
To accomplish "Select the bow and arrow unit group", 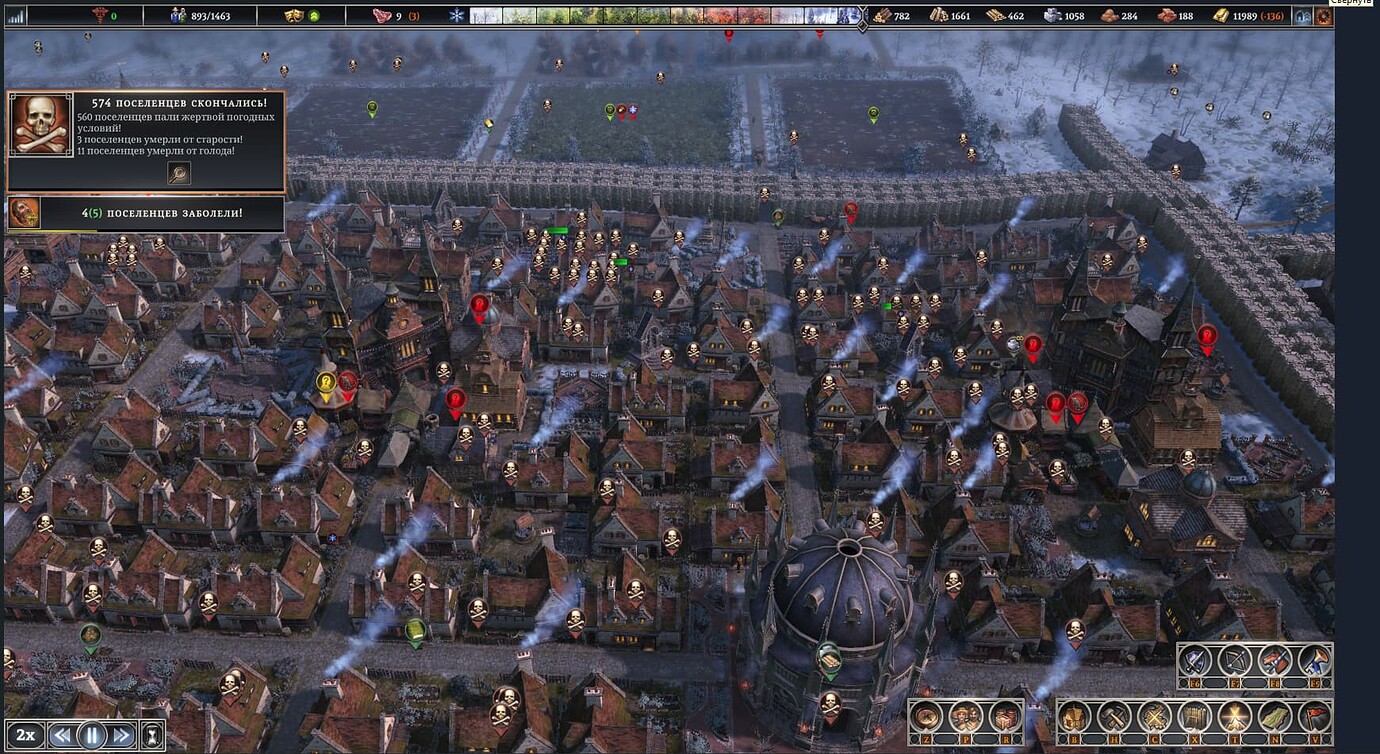I will point(1235,660).
